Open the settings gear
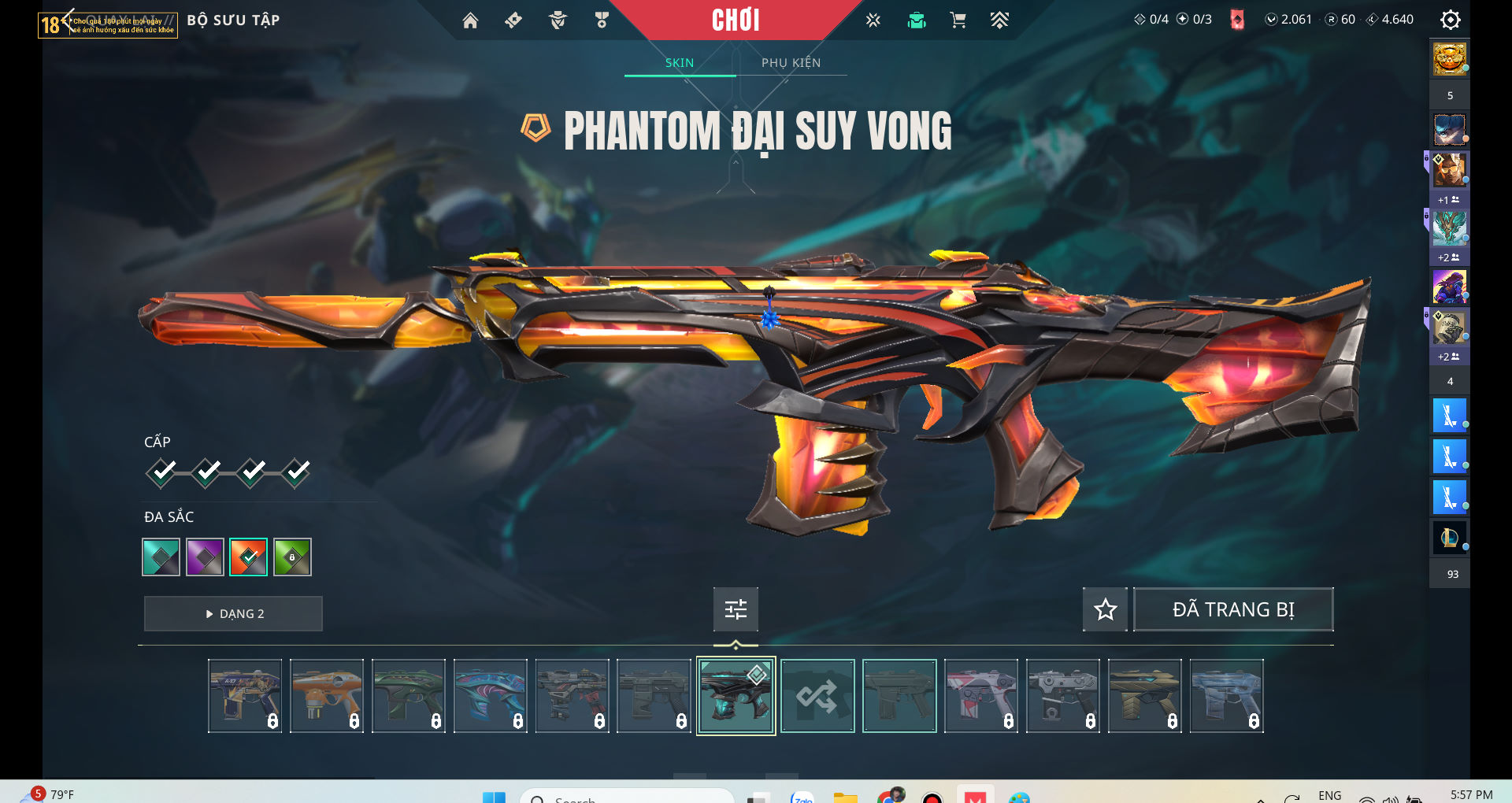This screenshot has height=803, width=1512. (1450, 20)
